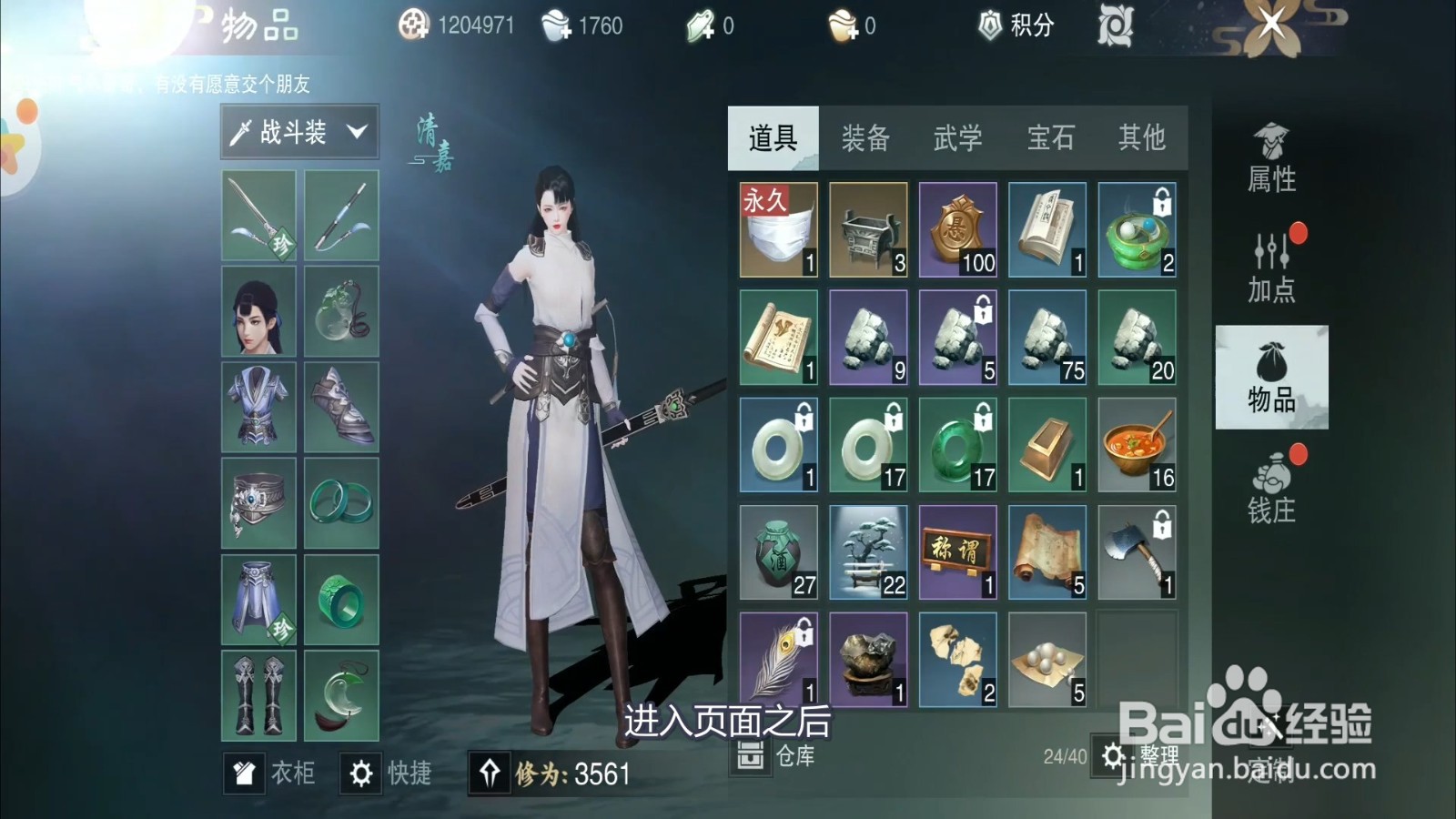Select the 永久 face mask item
The image size is (1456, 819).
[777, 230]
